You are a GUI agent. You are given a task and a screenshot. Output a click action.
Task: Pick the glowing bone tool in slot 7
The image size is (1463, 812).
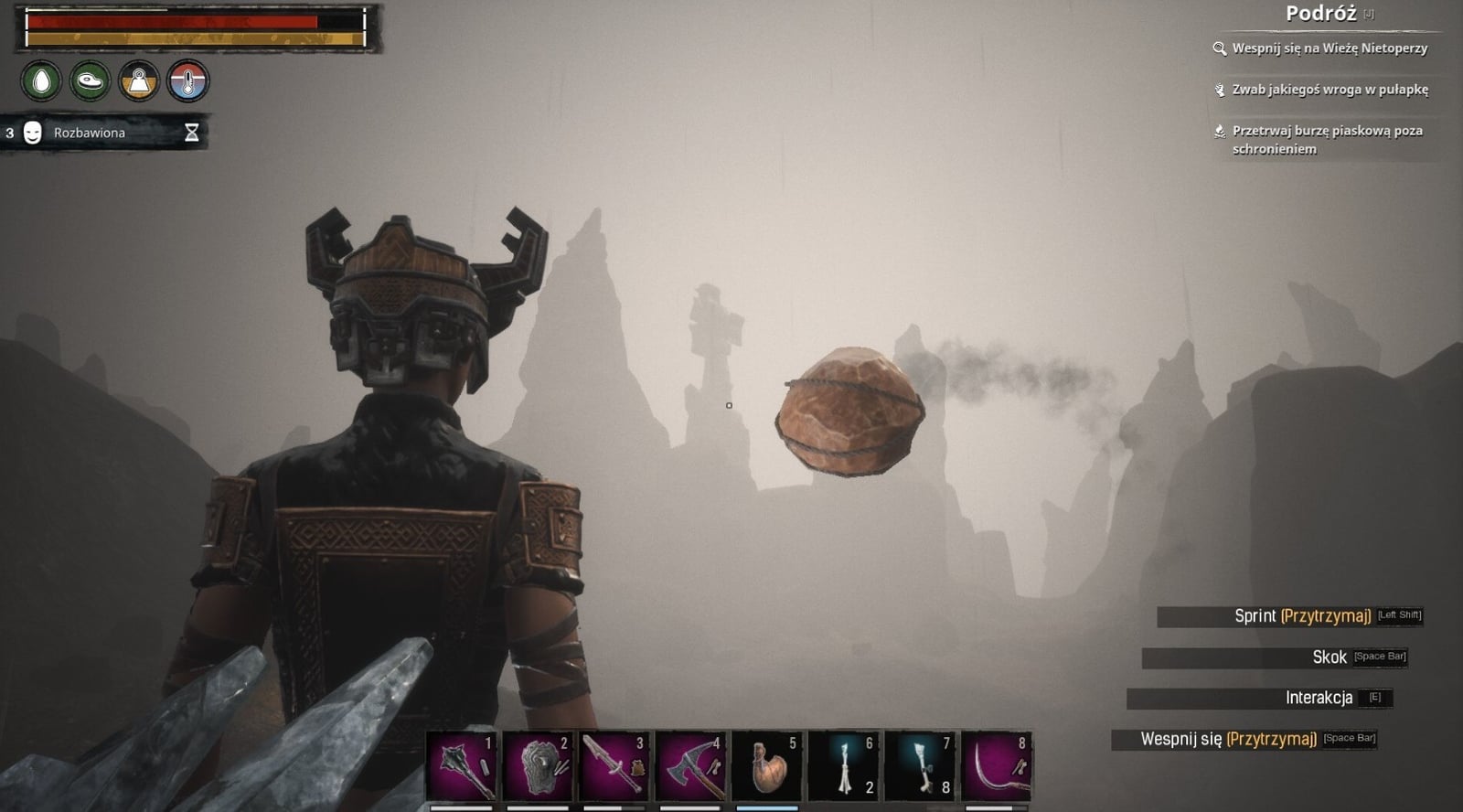920,766
